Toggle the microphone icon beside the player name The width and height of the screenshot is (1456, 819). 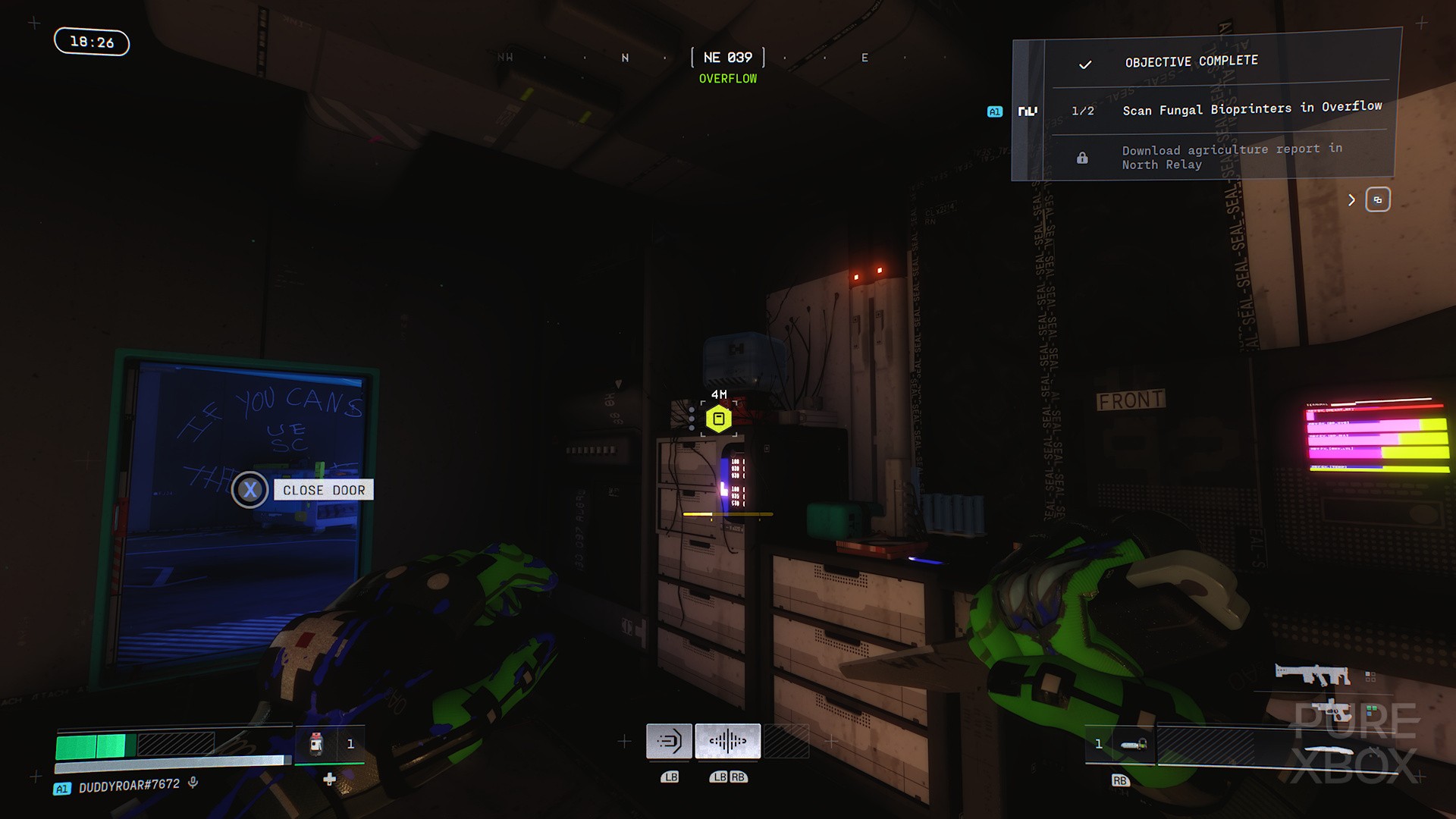coord(193,783)
